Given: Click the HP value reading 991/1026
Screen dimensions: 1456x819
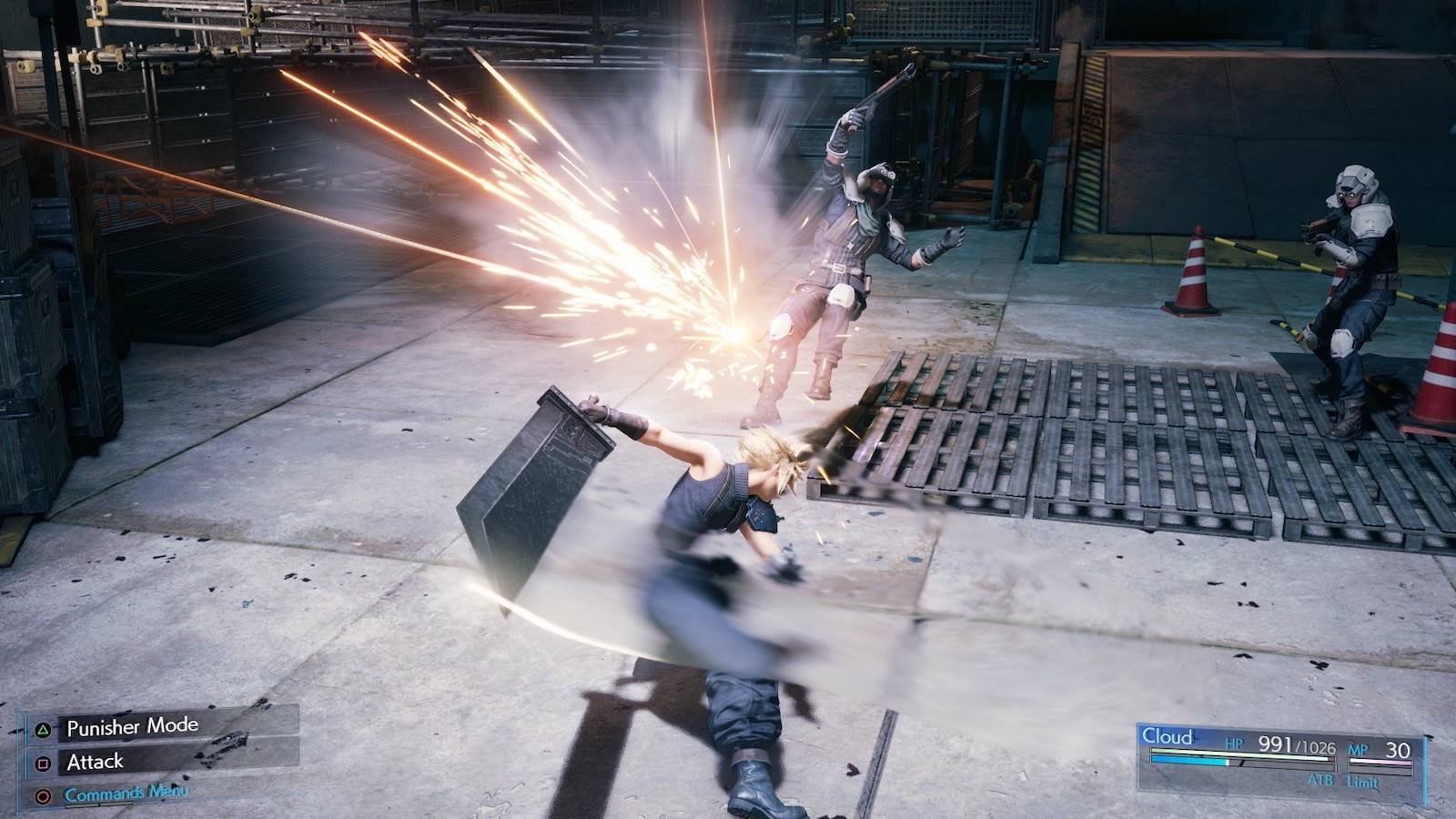Looking at the screenshot, I should pyautogui.click(x=1299, y=746).
